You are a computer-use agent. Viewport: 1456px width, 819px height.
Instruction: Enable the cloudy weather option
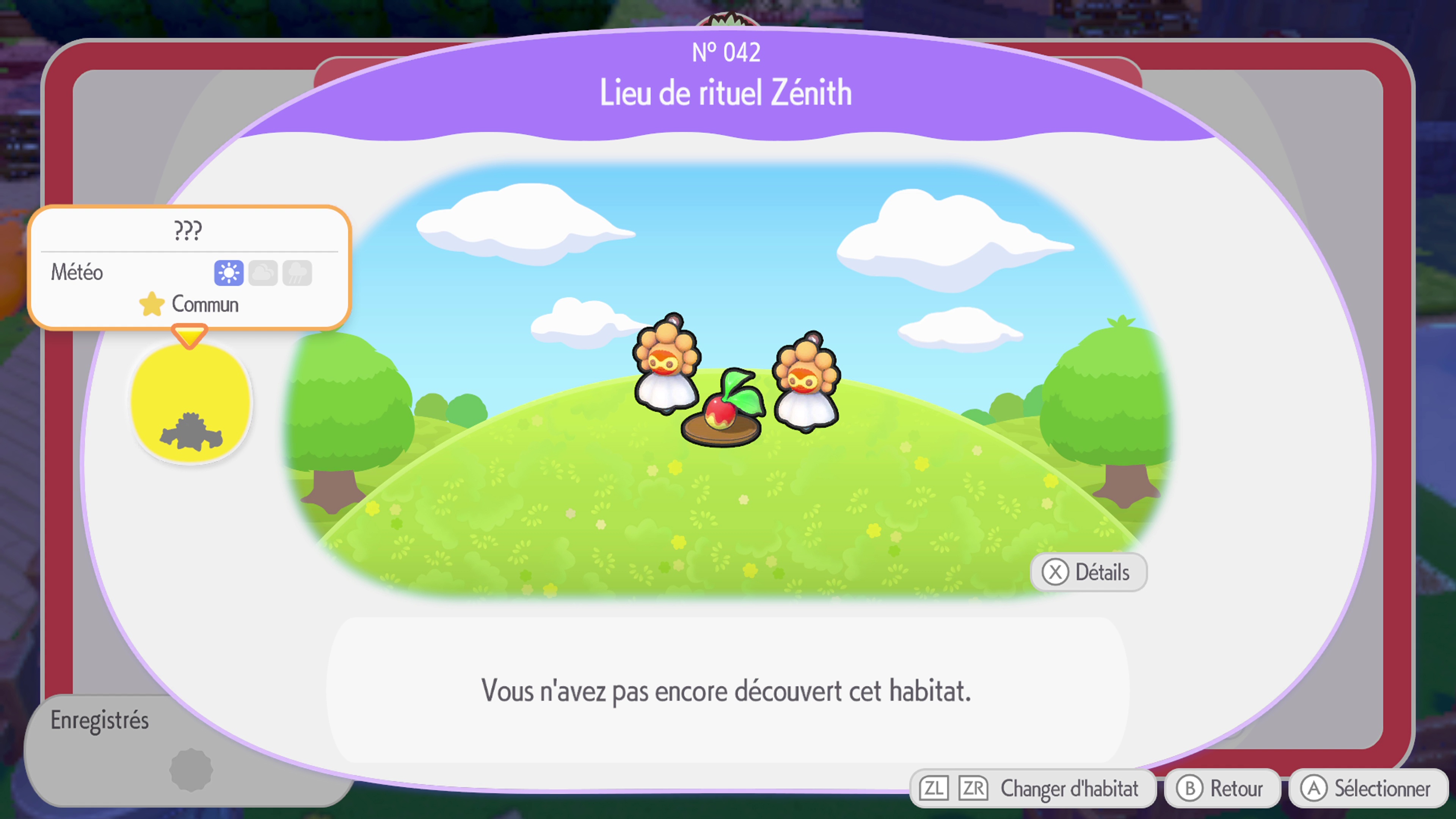coord(263,273)
